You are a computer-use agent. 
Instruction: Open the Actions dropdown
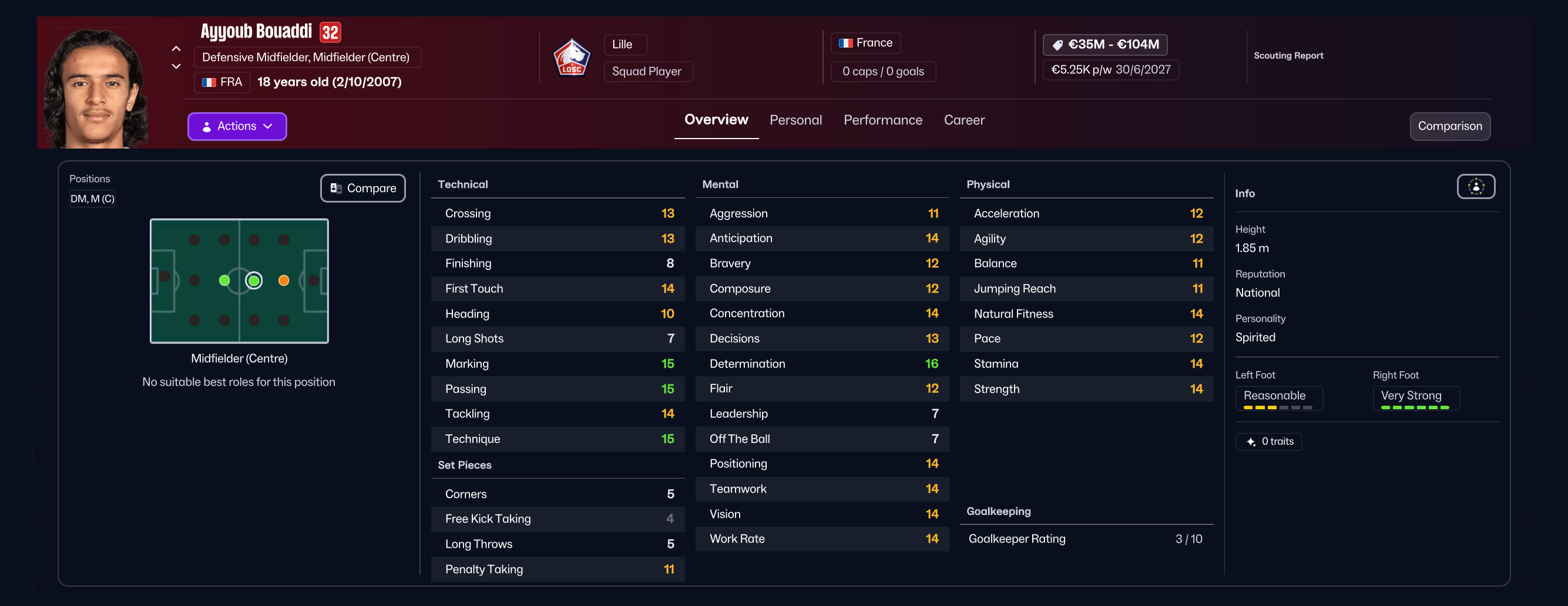pyautogui.click(x=237, y=126)
